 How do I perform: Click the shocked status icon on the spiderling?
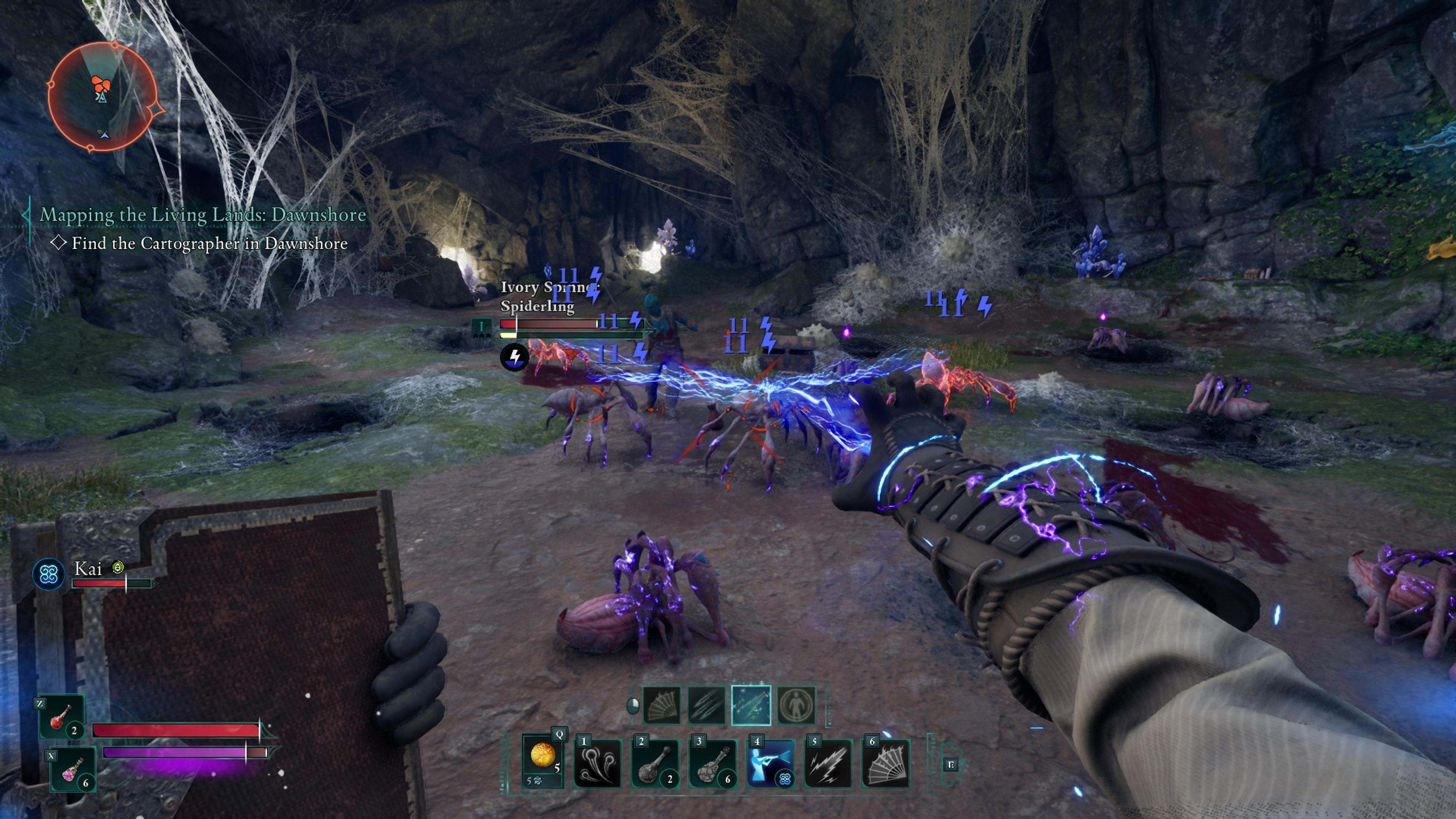(515, 357)
